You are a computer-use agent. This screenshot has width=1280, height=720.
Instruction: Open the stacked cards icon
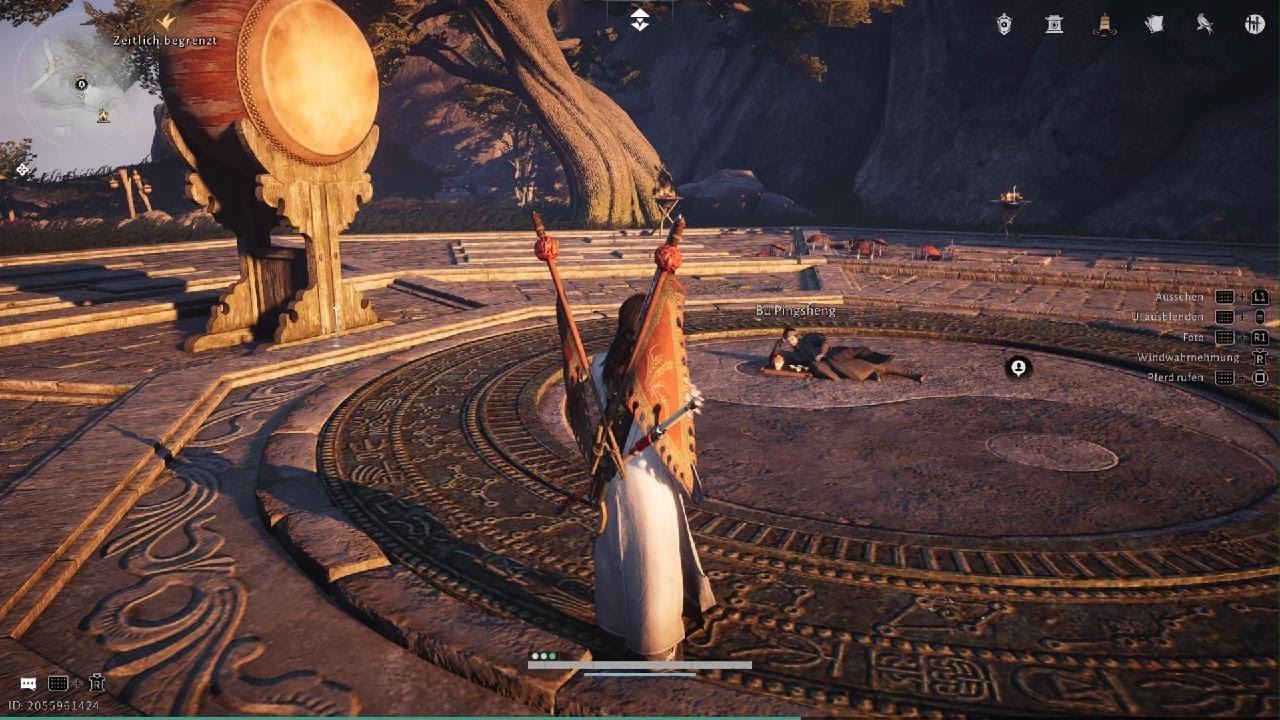point(1154,24)
